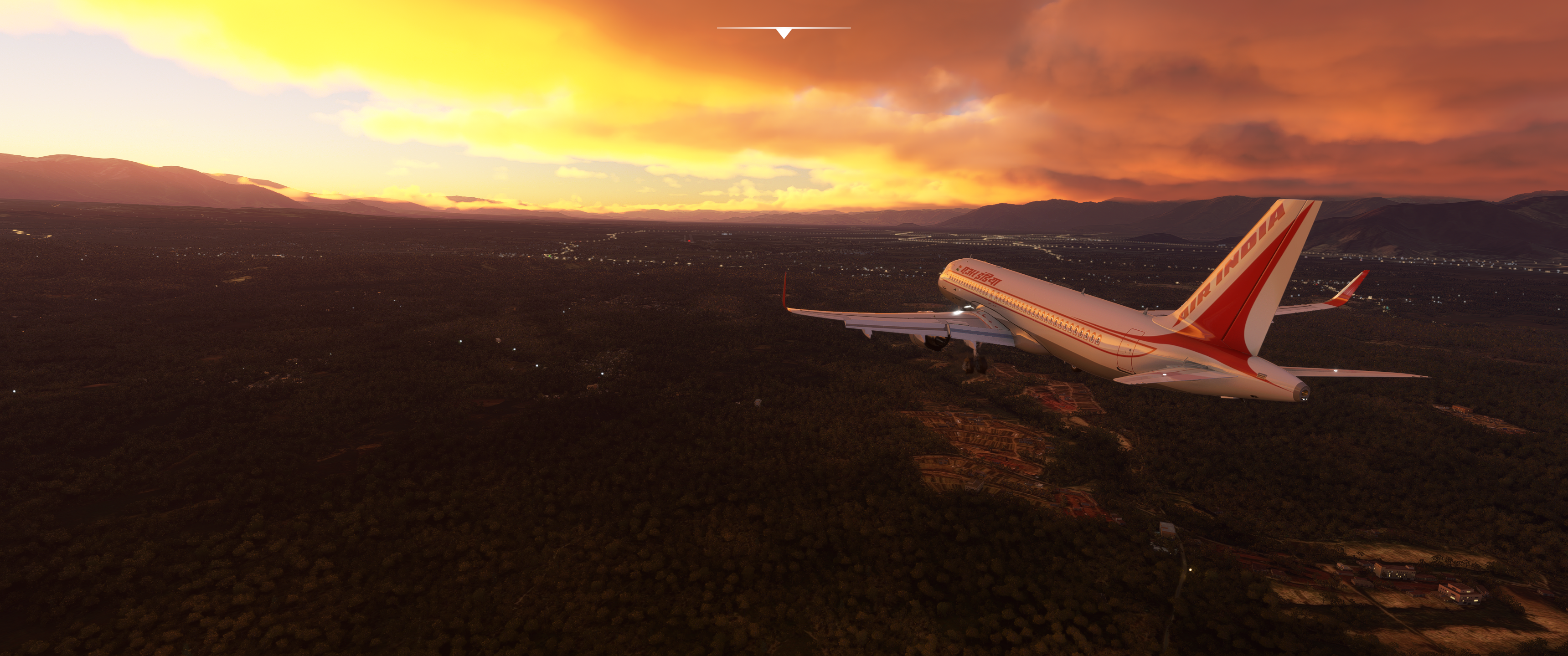This screenshot has width=1568, height=656.
Task: Open the toolbar handle at top center
Action: (x=784, y=32)
